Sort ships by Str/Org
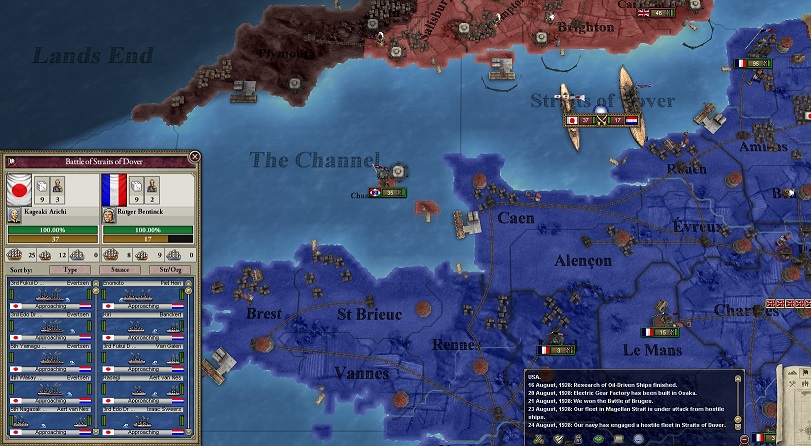Image resolution: width=811 pixels, height=446 pixels. click(169, 270)
